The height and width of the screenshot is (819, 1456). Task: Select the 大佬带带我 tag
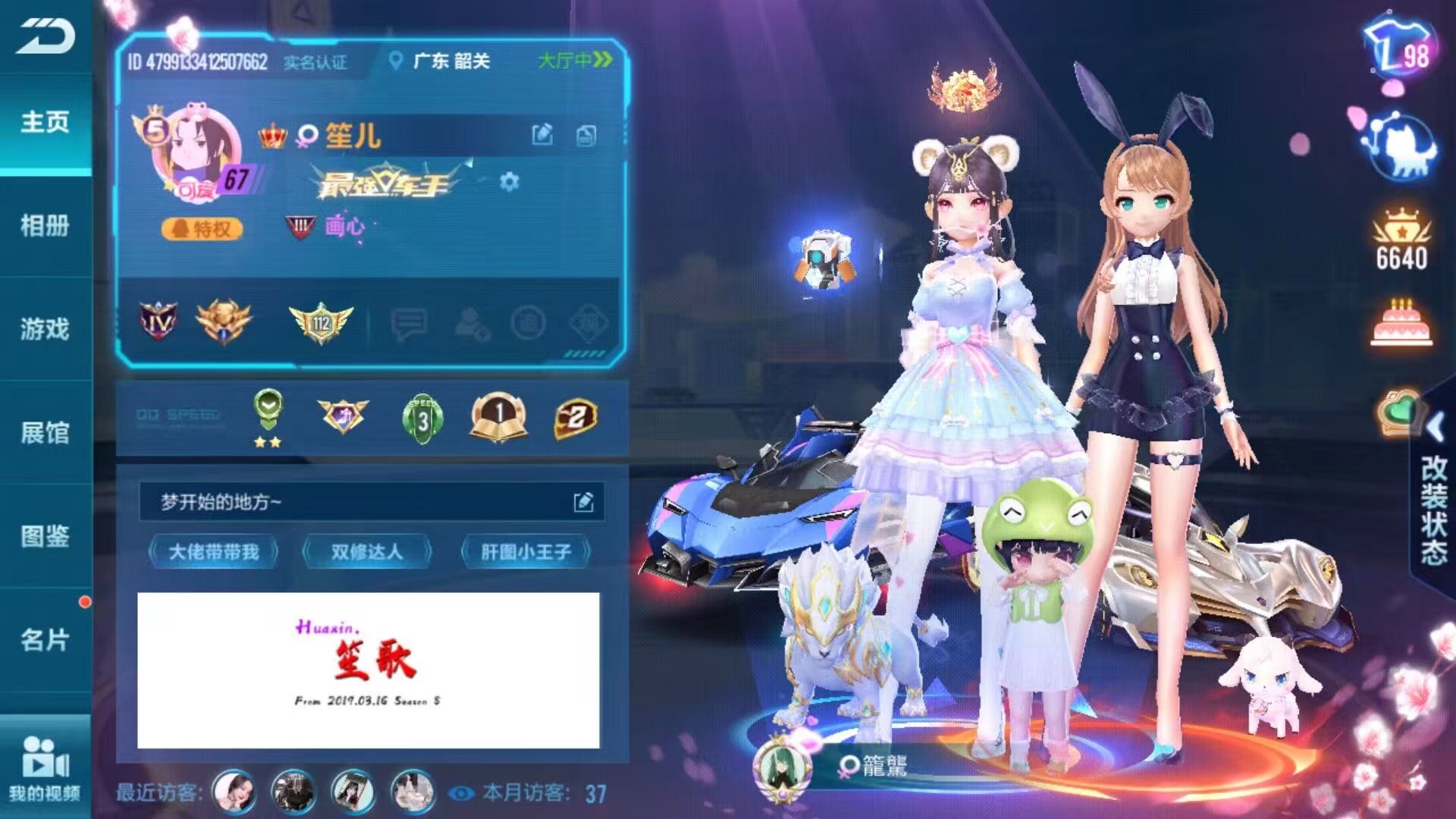point(214,552)
